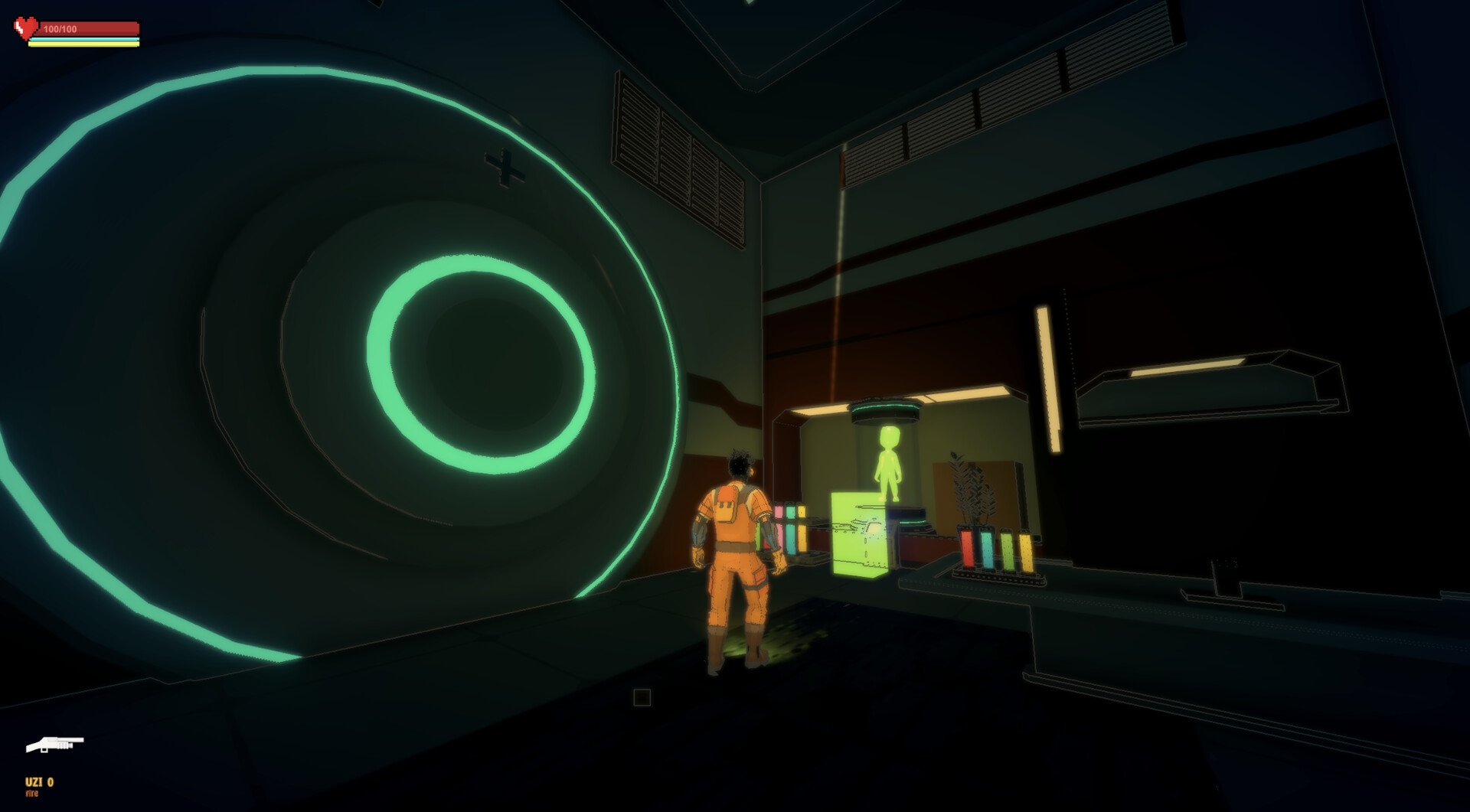The height and width of the screenshot is (812, 1470).
Task: Click the pixel heart health icon
Action: (x=24, y=28)
